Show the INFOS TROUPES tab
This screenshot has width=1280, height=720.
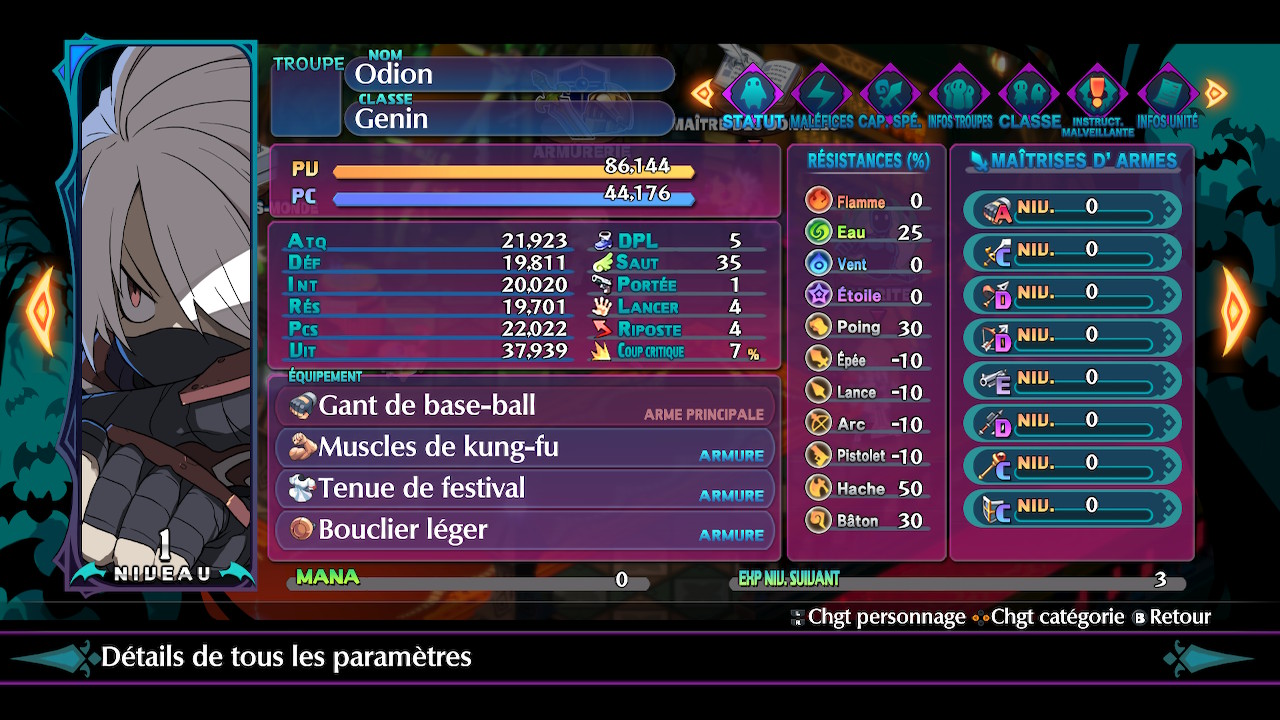click(x=960, y=96)
